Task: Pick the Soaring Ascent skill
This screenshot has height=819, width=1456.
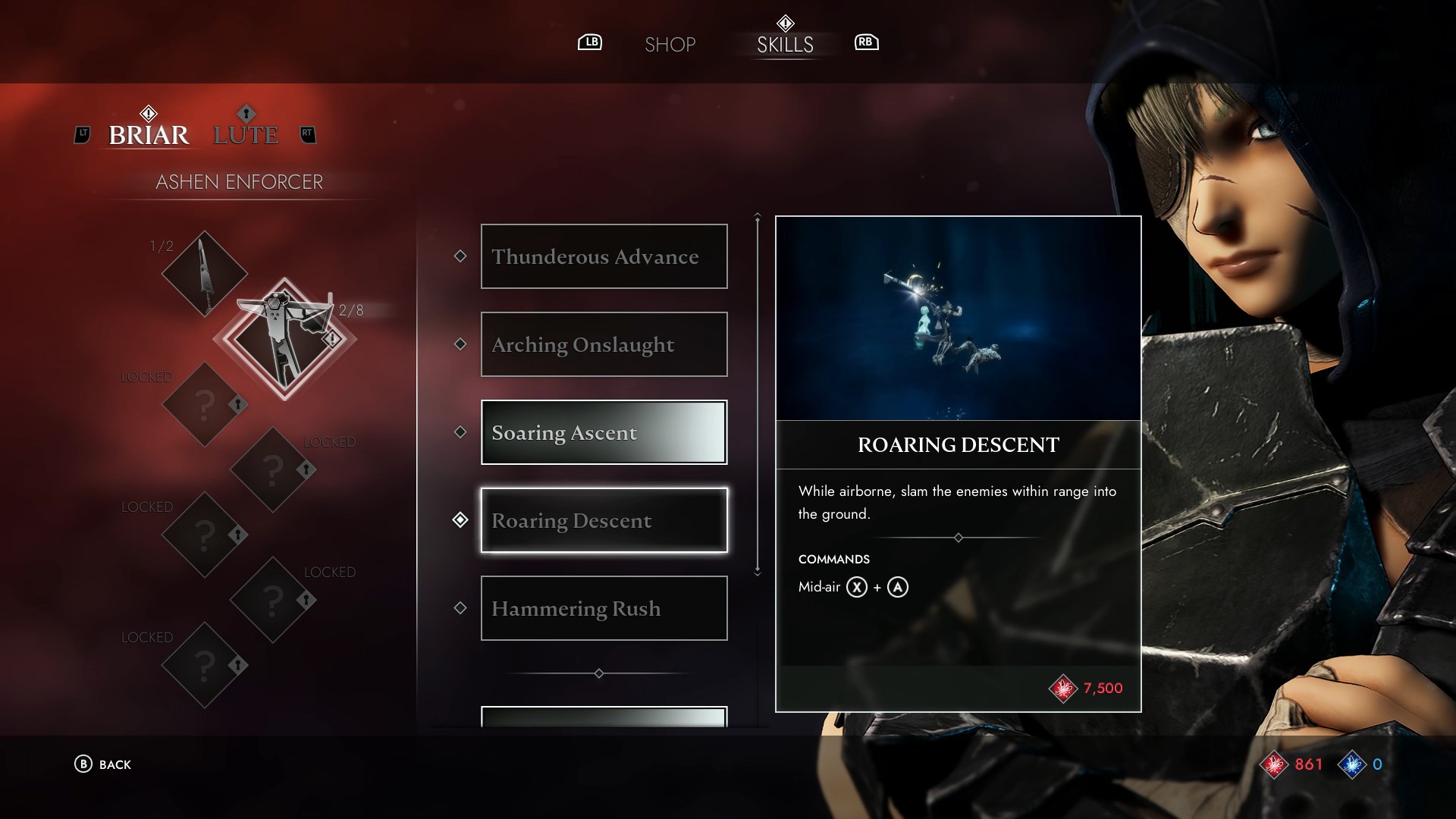Action: coord(604,432)
